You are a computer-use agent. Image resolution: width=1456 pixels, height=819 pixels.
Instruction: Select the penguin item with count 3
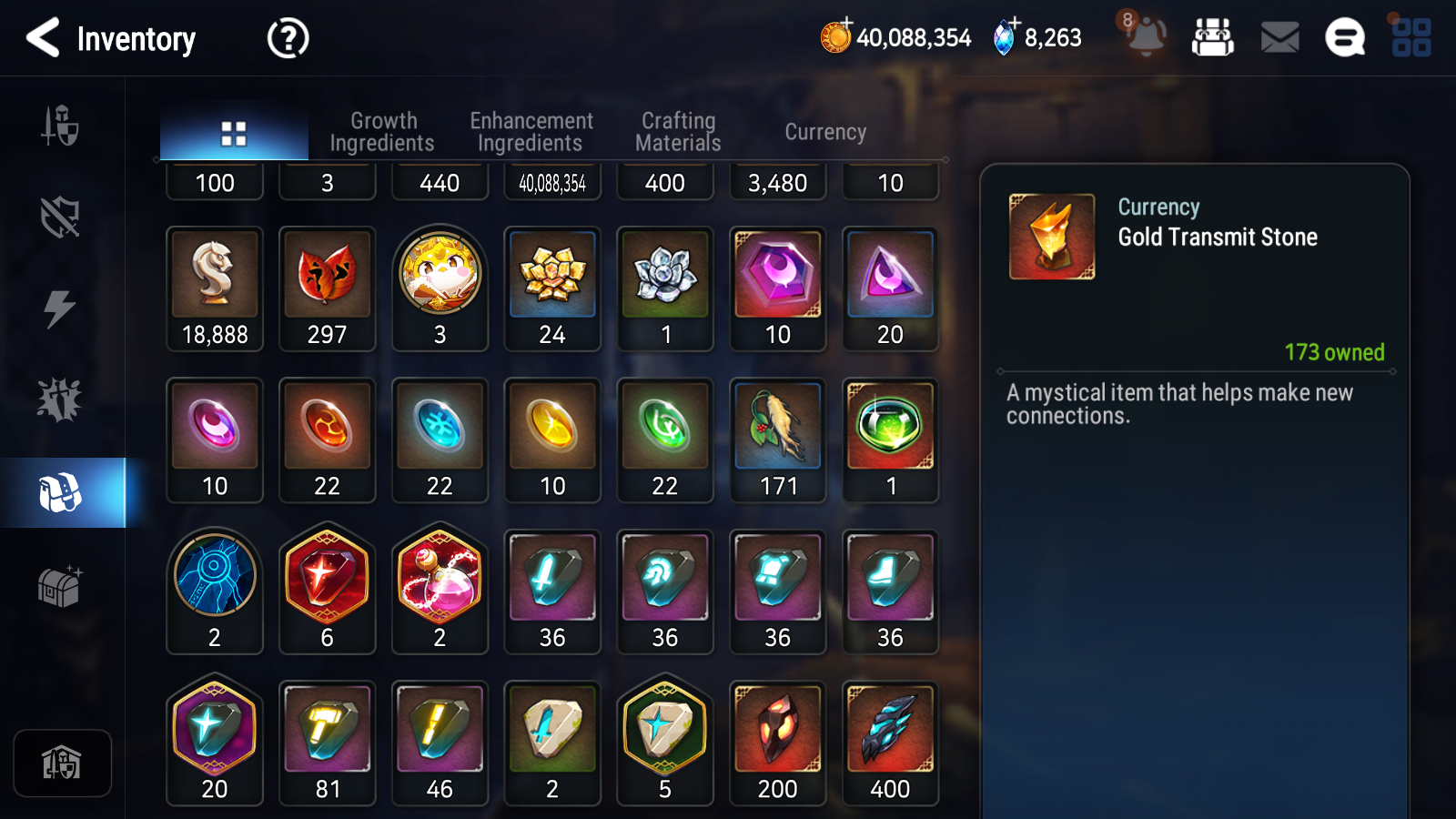click(440, 273)
